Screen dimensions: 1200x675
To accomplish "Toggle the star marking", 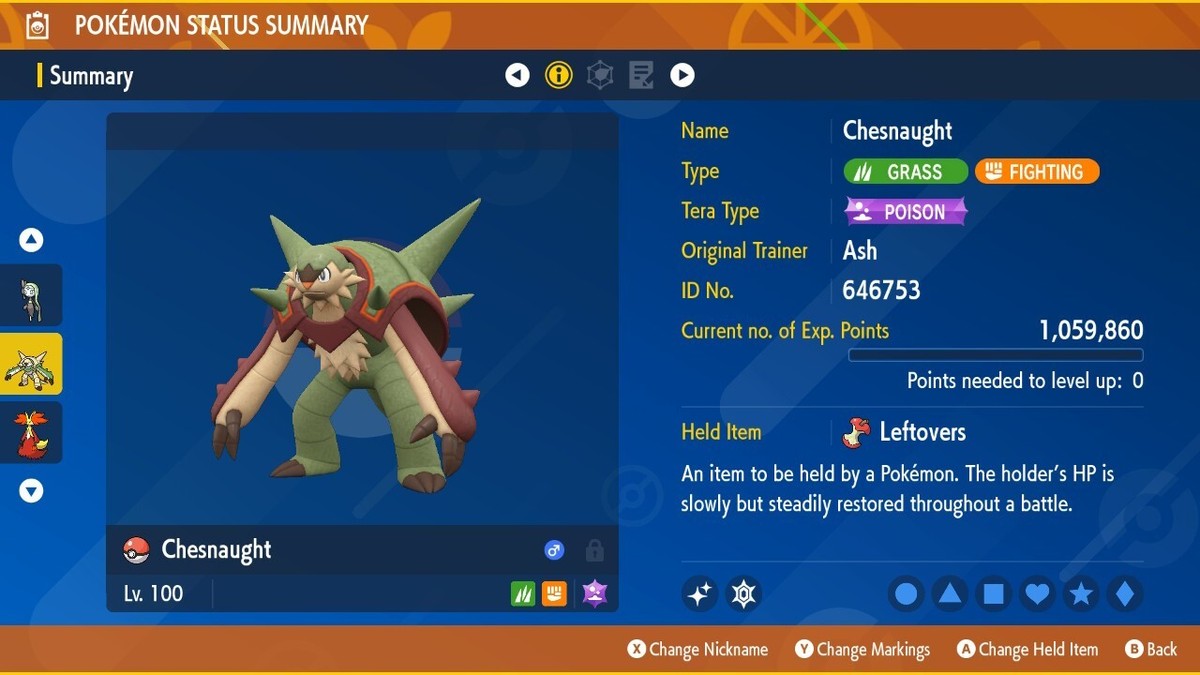I will (x=1081, y=594).
